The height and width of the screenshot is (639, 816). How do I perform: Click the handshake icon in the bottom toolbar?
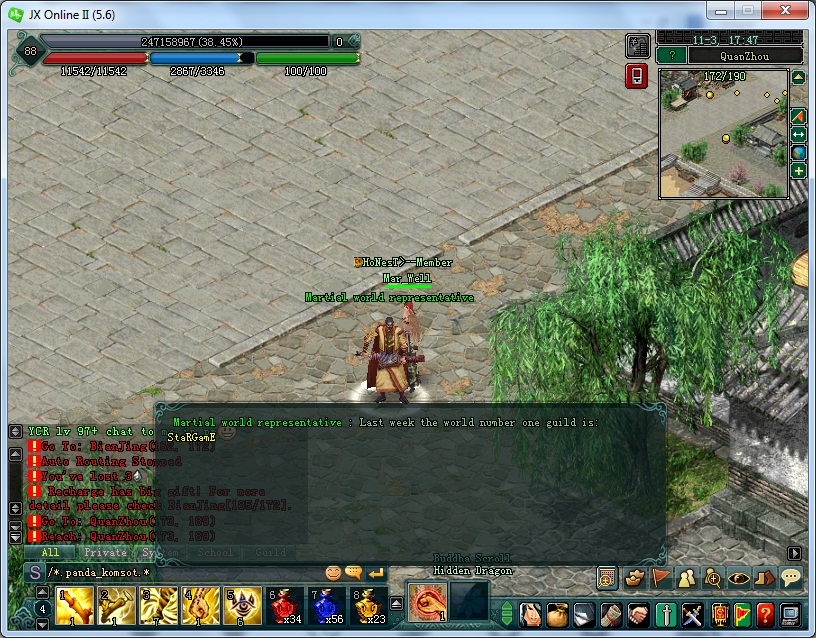[639, 613]
